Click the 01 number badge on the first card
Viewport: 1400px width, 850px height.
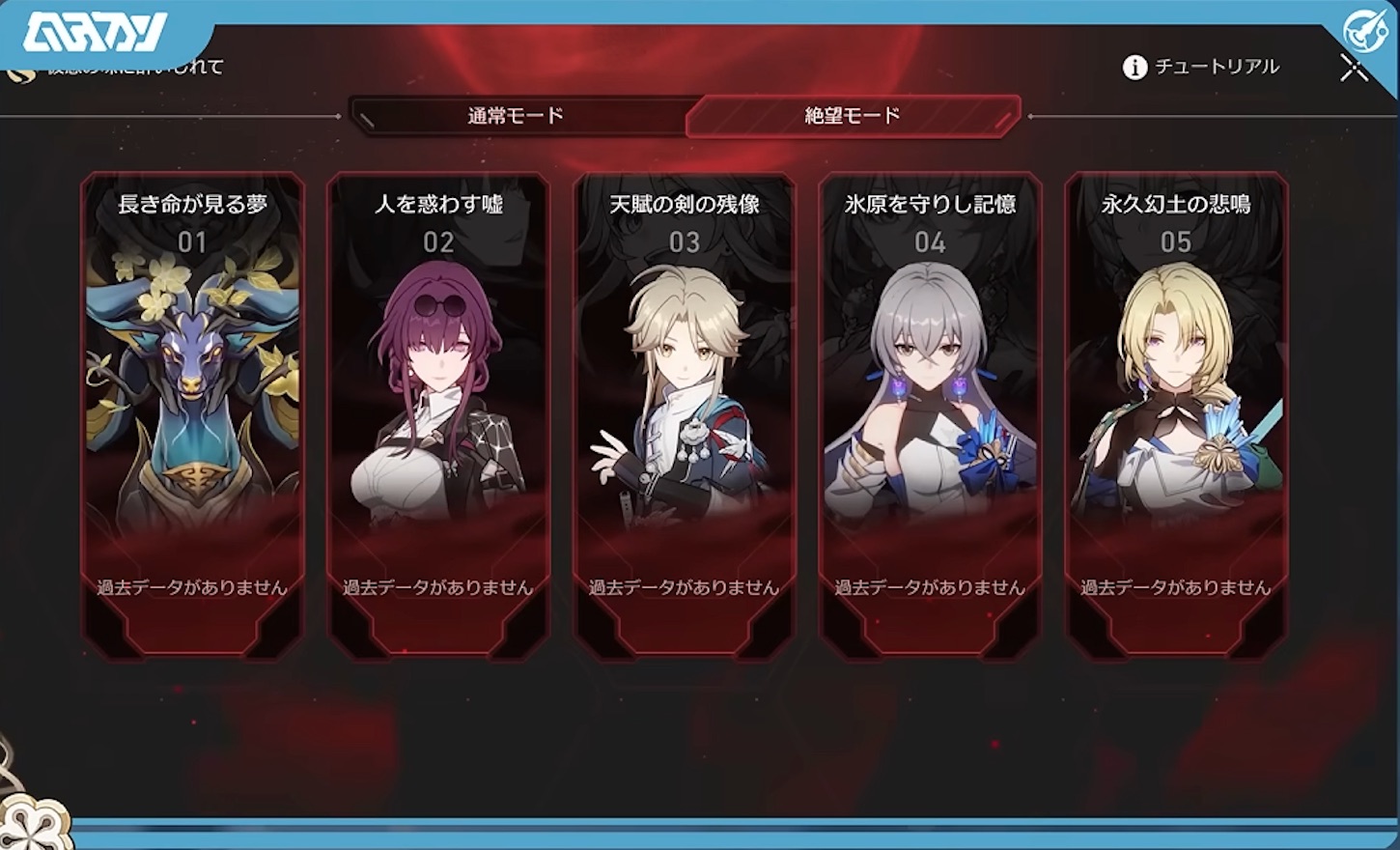pyautogui.click(x=190, y=242)
